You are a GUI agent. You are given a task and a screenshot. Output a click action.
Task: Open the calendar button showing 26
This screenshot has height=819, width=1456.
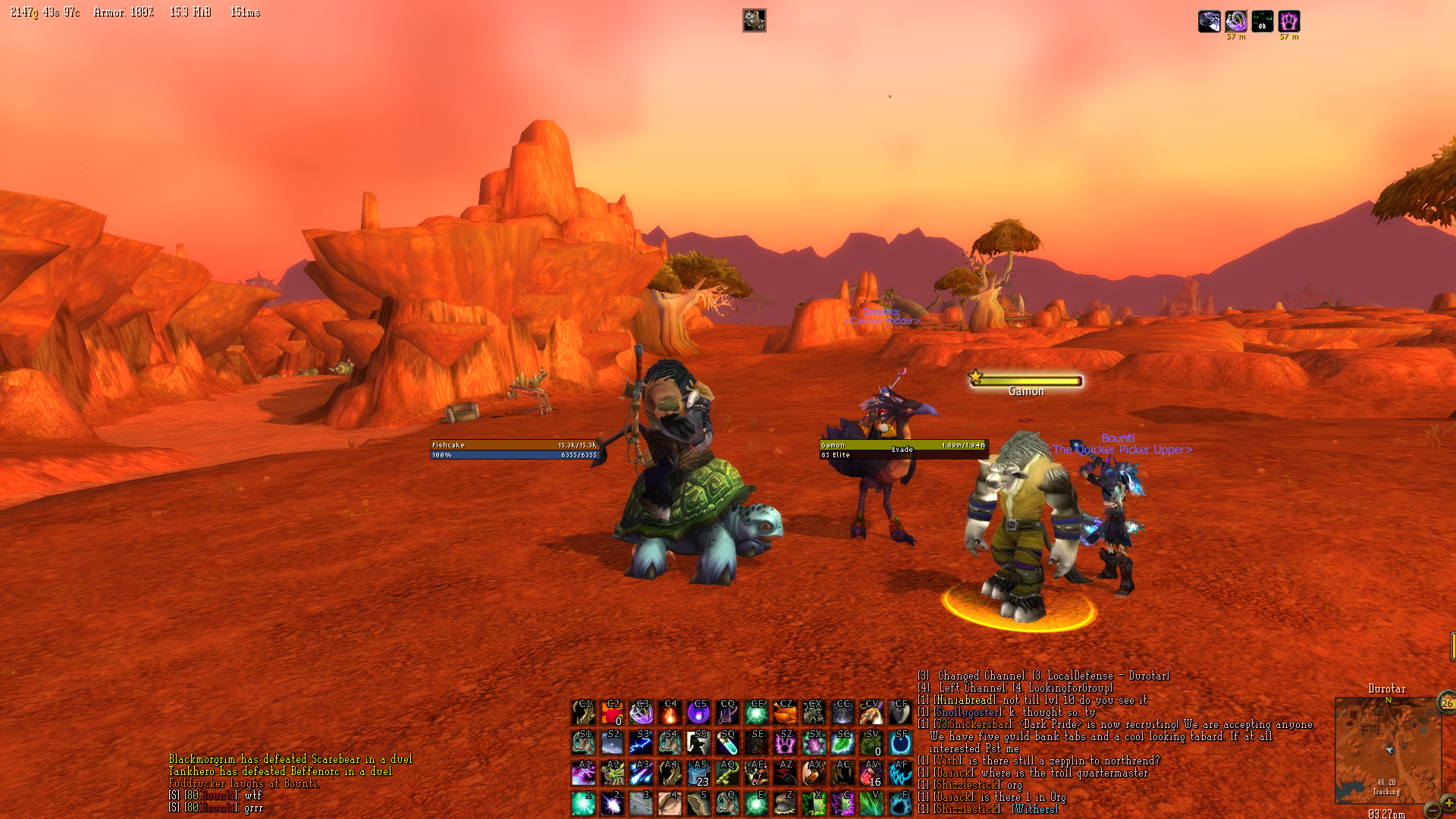[x=1447, y=704]
